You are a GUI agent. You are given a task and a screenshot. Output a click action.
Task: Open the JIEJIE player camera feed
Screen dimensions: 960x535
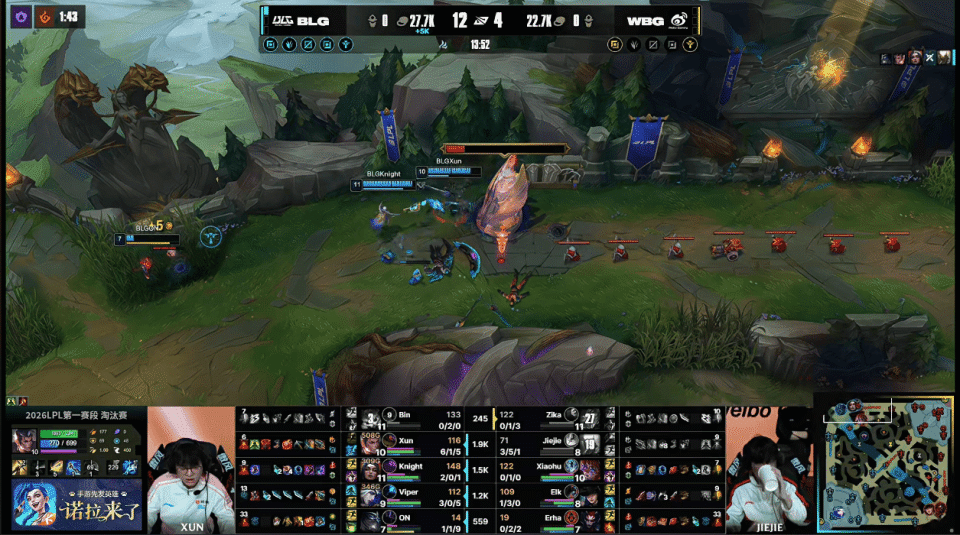(x=768, y=470)
